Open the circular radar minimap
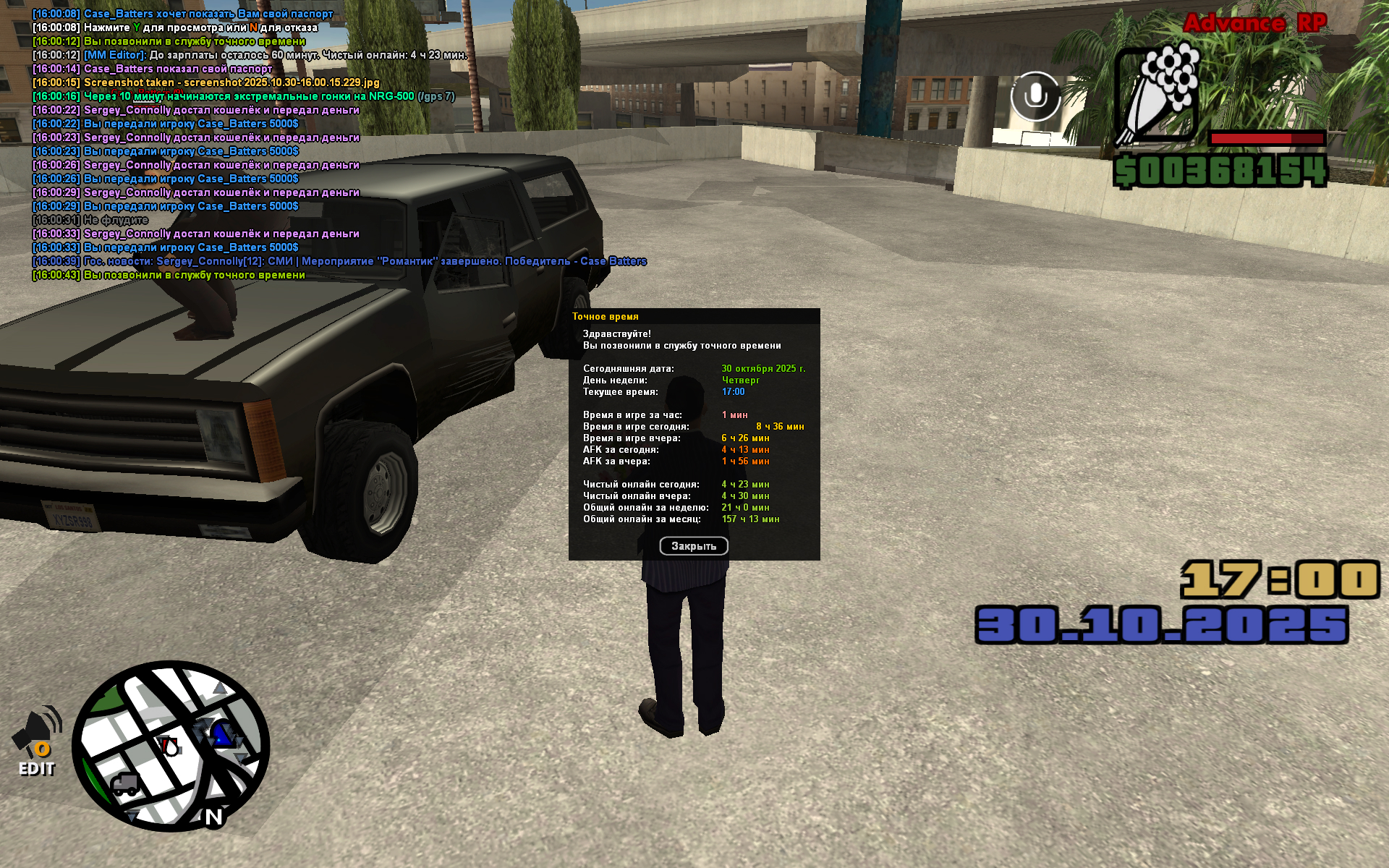 pos(171,748)
